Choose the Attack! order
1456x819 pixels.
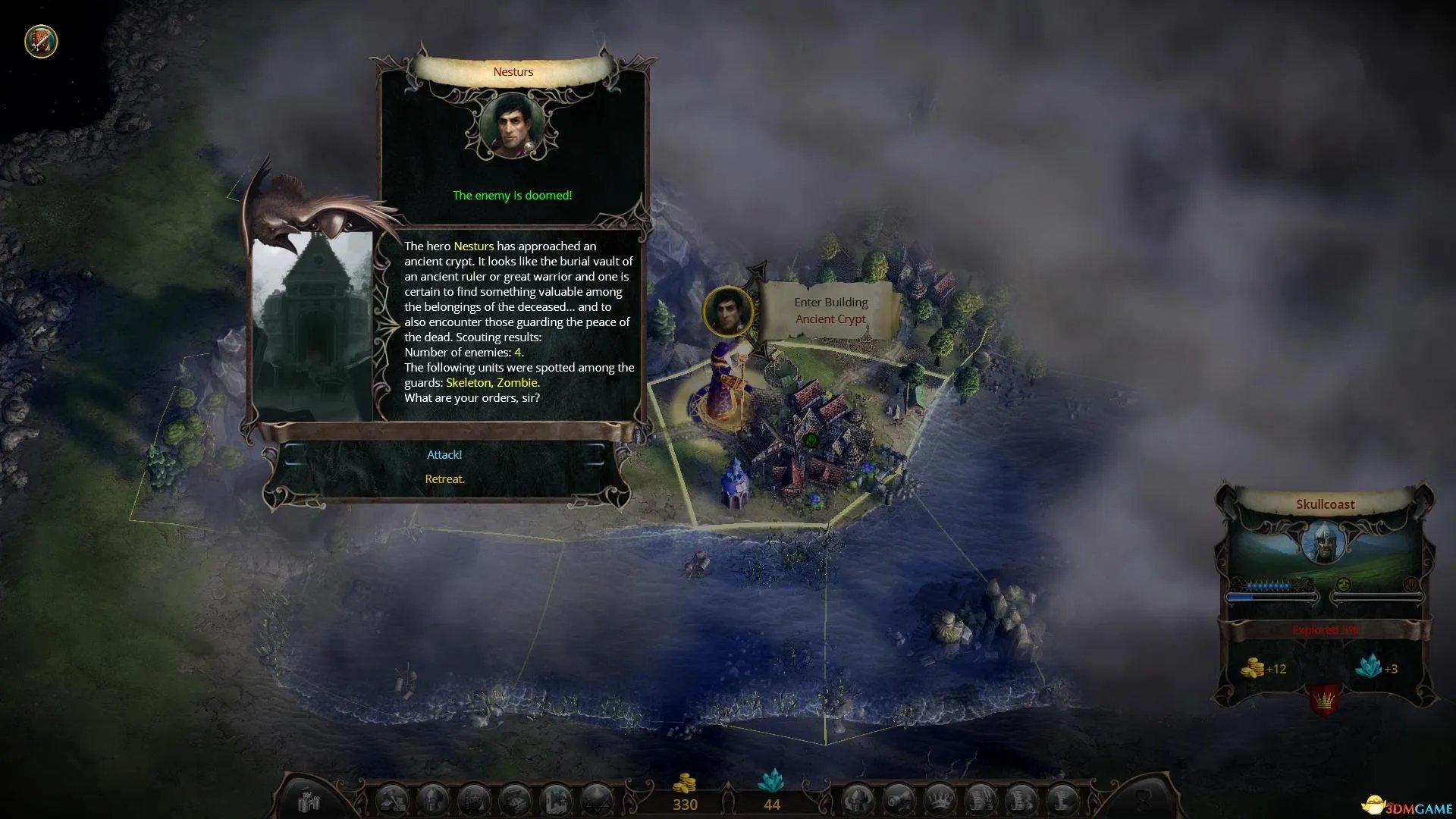444,455
